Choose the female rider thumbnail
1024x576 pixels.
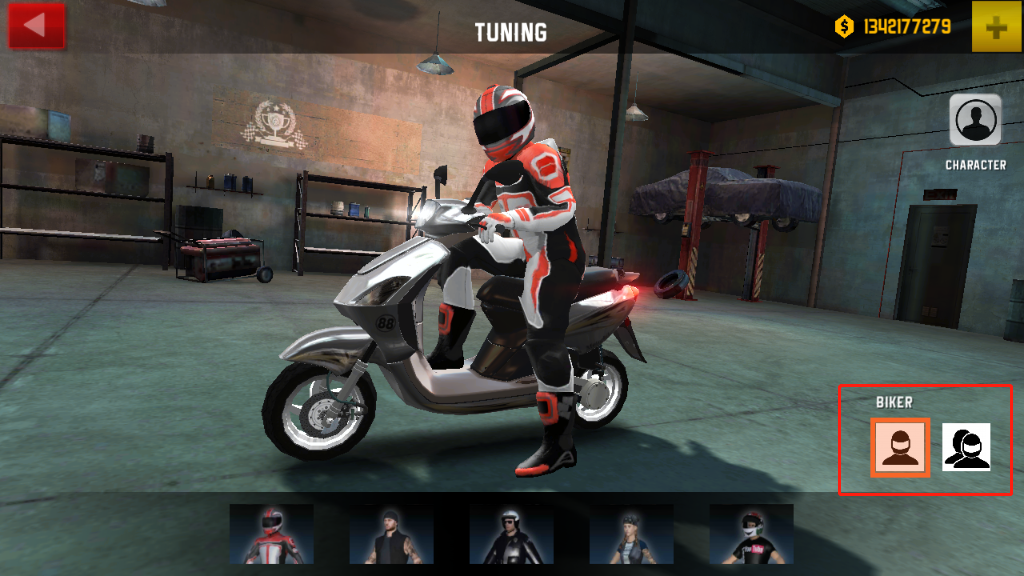click(x=631, y=533)
